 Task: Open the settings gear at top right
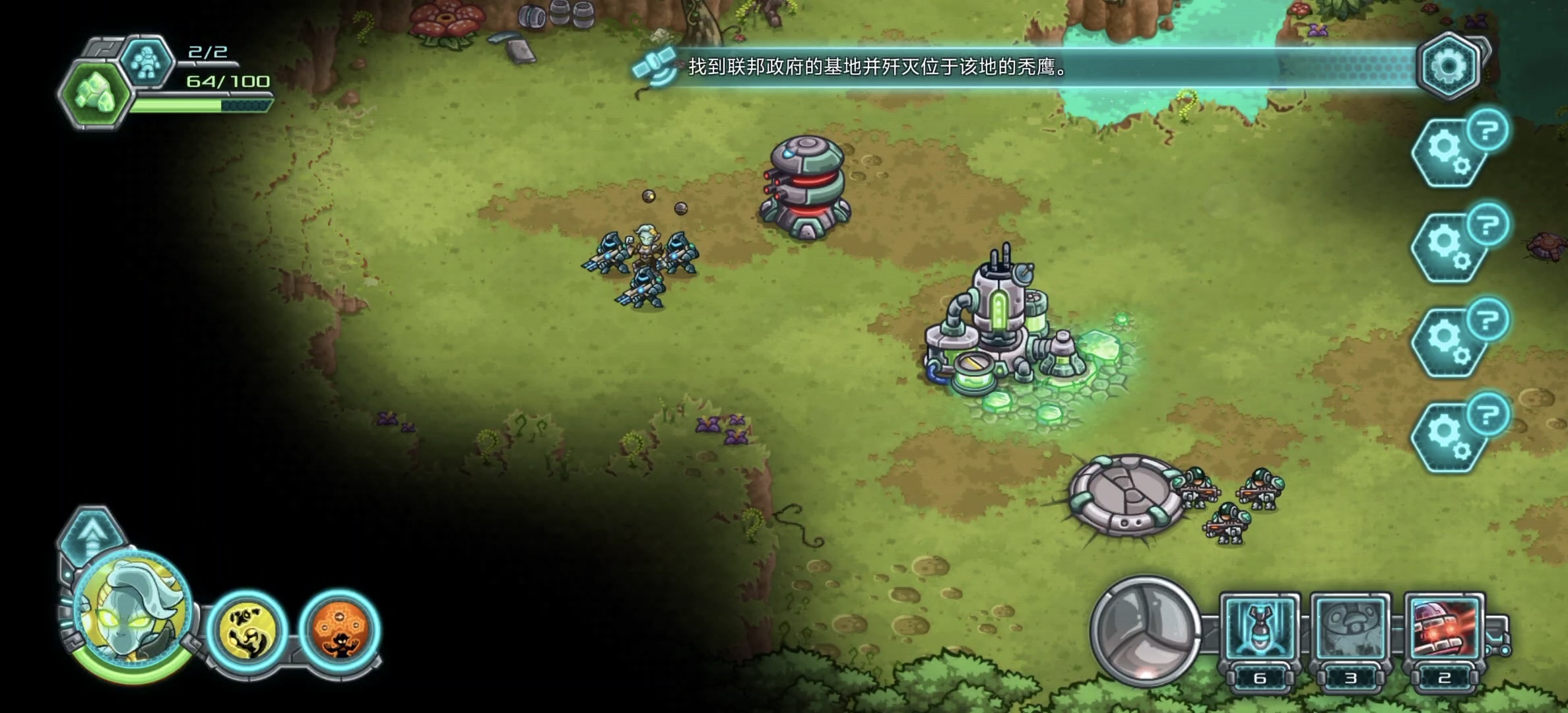[1447, 66]
